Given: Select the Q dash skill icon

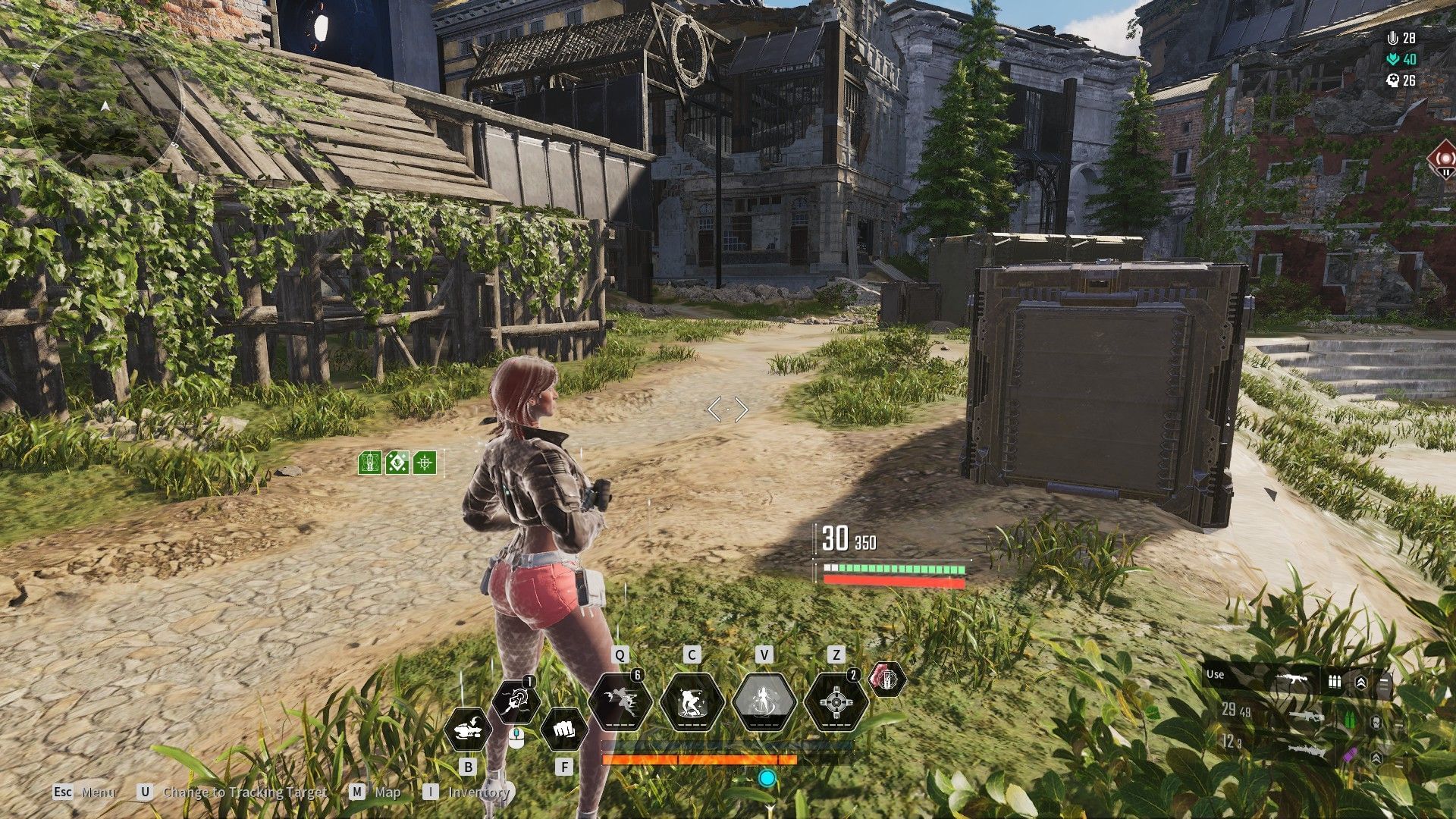Looking at the screenshot, I should (620, 701).
